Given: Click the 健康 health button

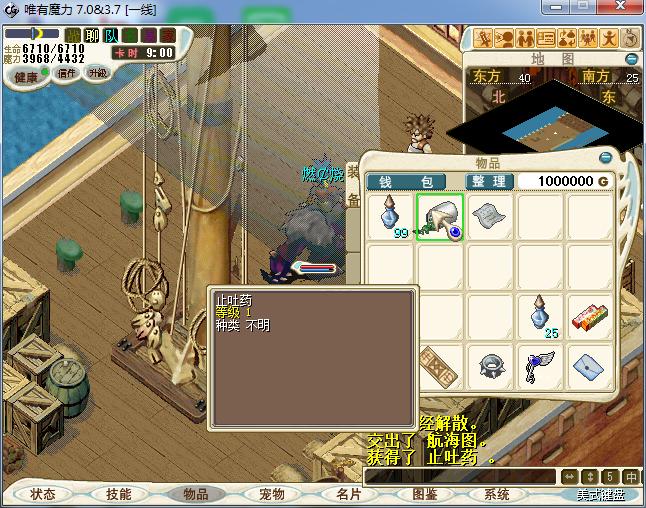Looking at the screenshot, I should coord(26,77).
